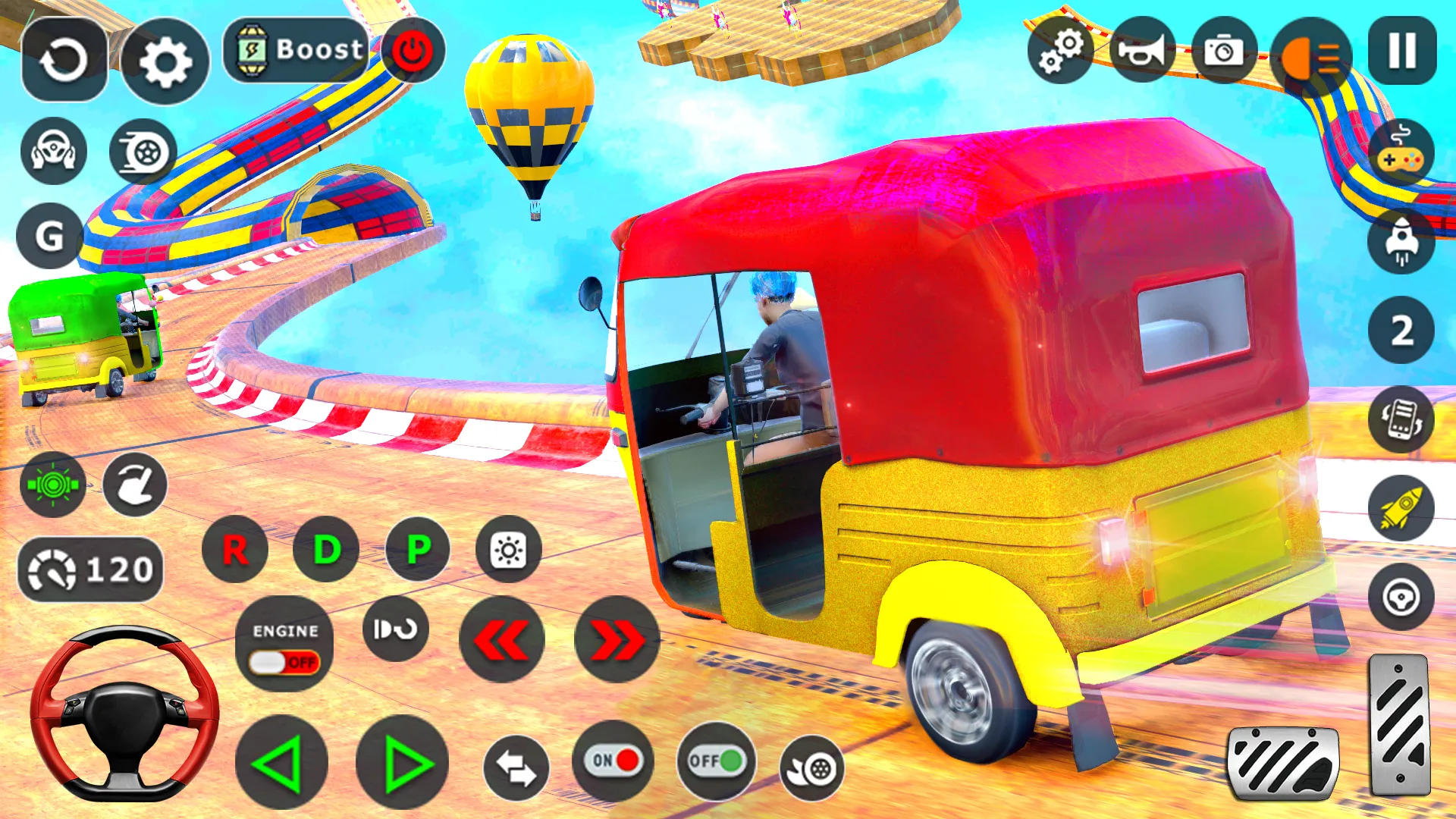Switch the Engine toggle on
1456x819 pixels.
(x=284, y=661)
